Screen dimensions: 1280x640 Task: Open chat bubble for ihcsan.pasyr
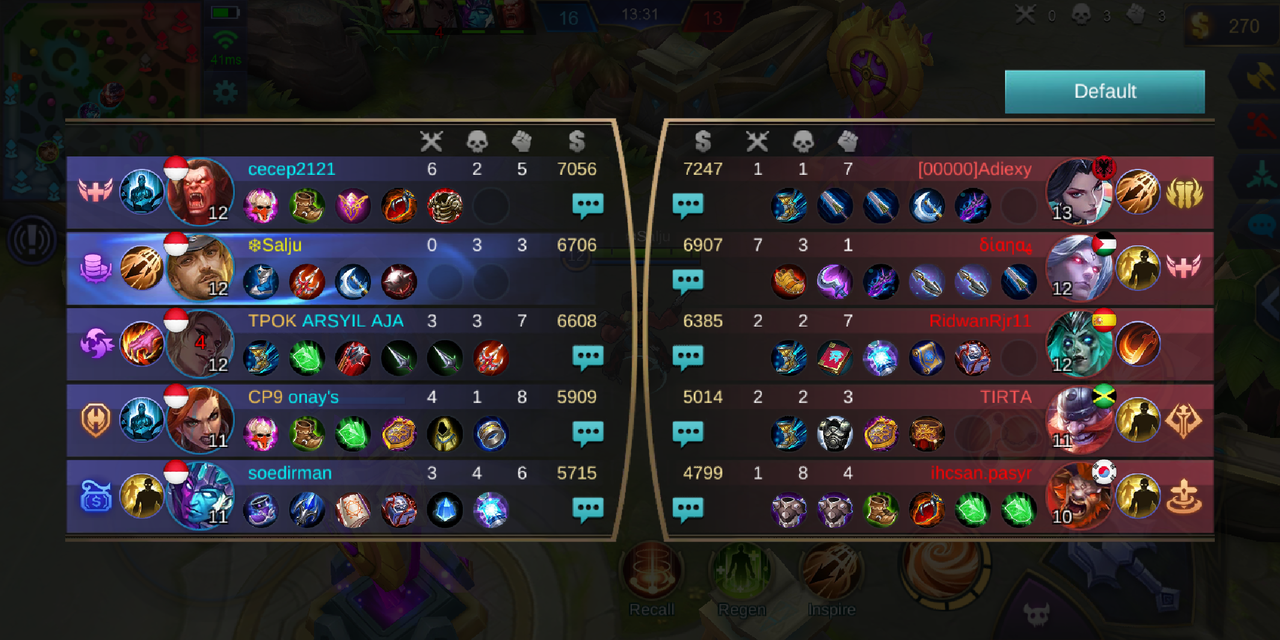(x=688, y=510)
